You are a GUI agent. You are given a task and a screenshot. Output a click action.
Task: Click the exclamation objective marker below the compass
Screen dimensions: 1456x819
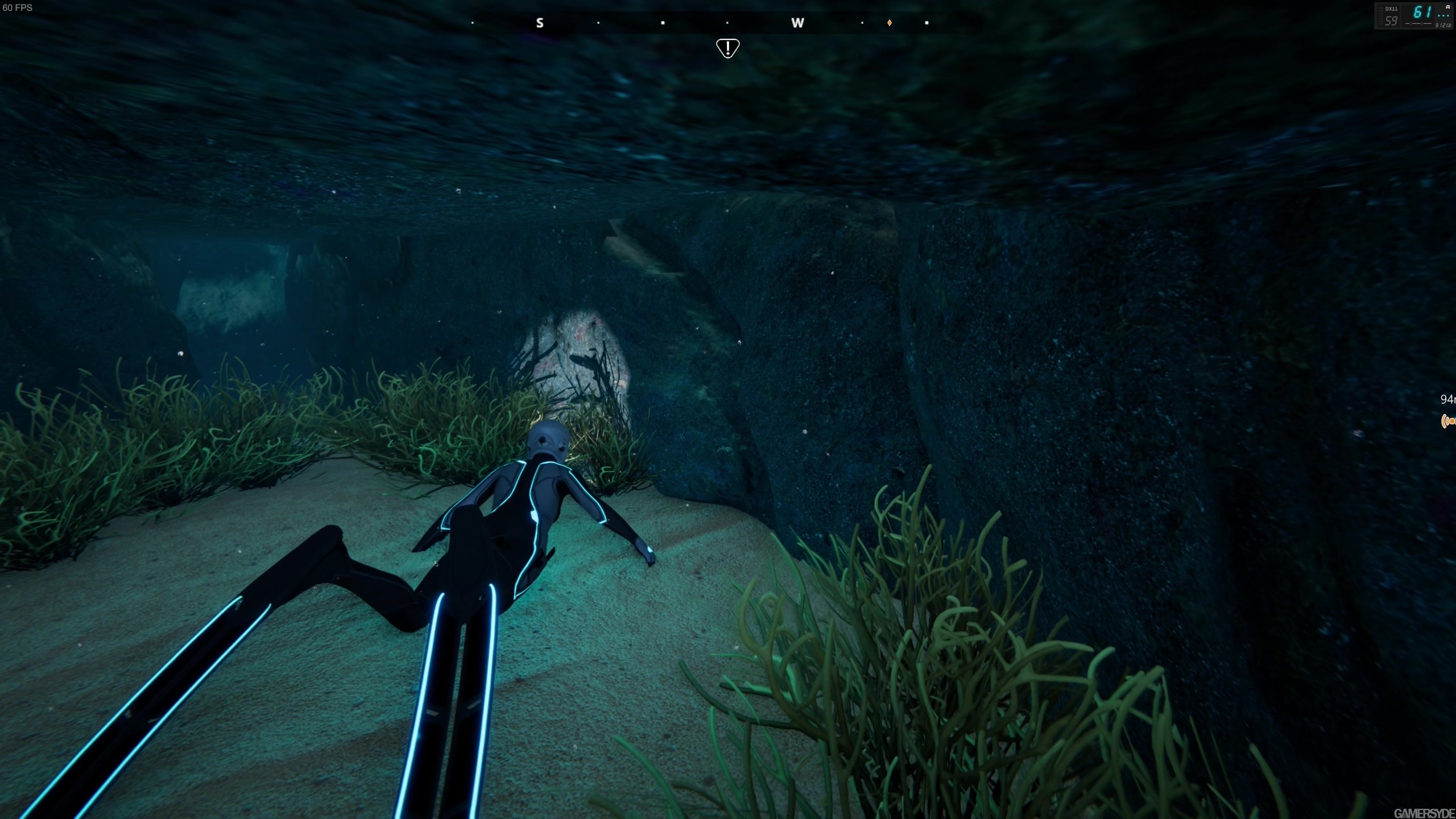728,47
